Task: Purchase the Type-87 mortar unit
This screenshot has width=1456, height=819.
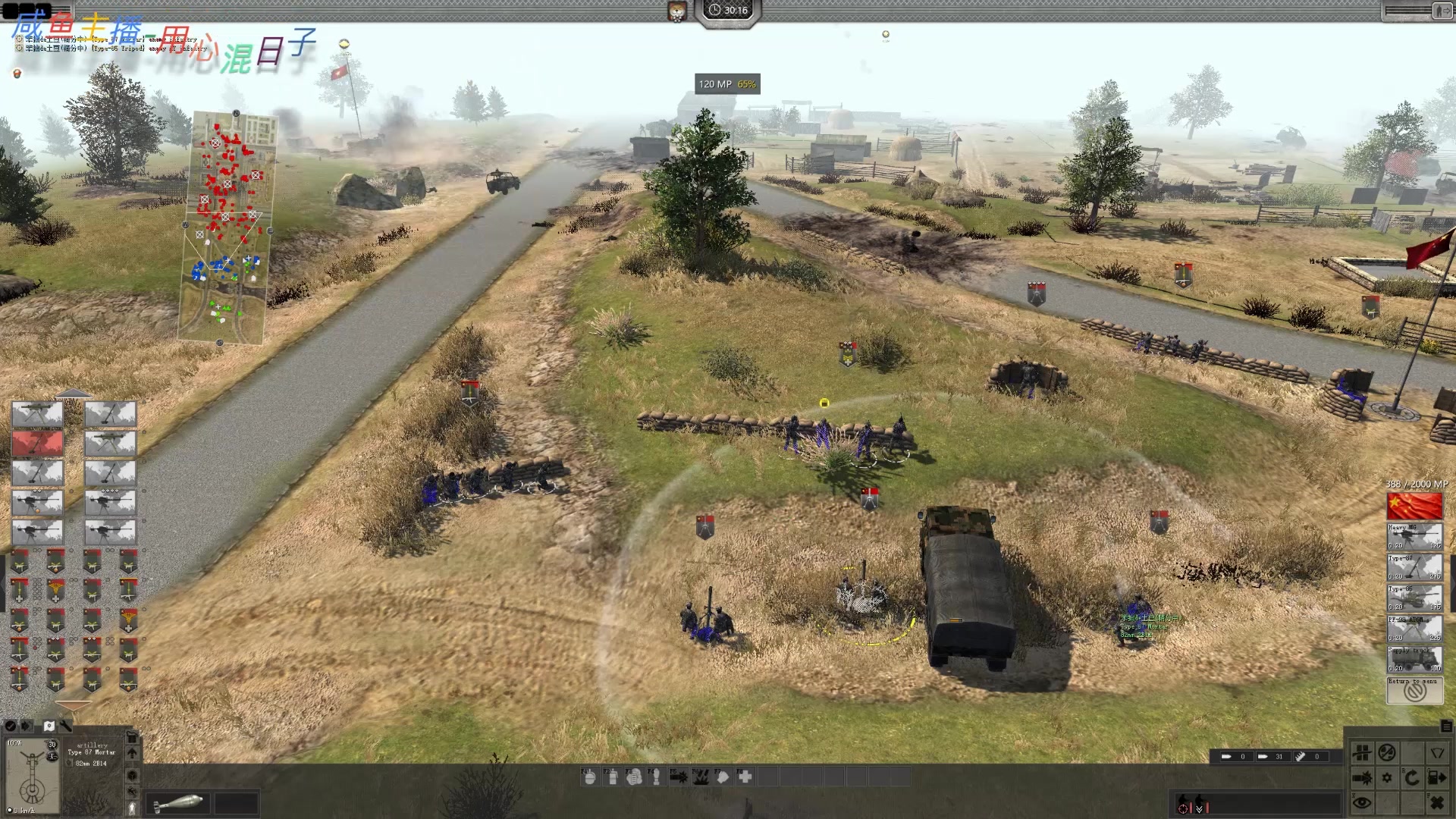Action: pyautogui.click(x=1414, y=567)
